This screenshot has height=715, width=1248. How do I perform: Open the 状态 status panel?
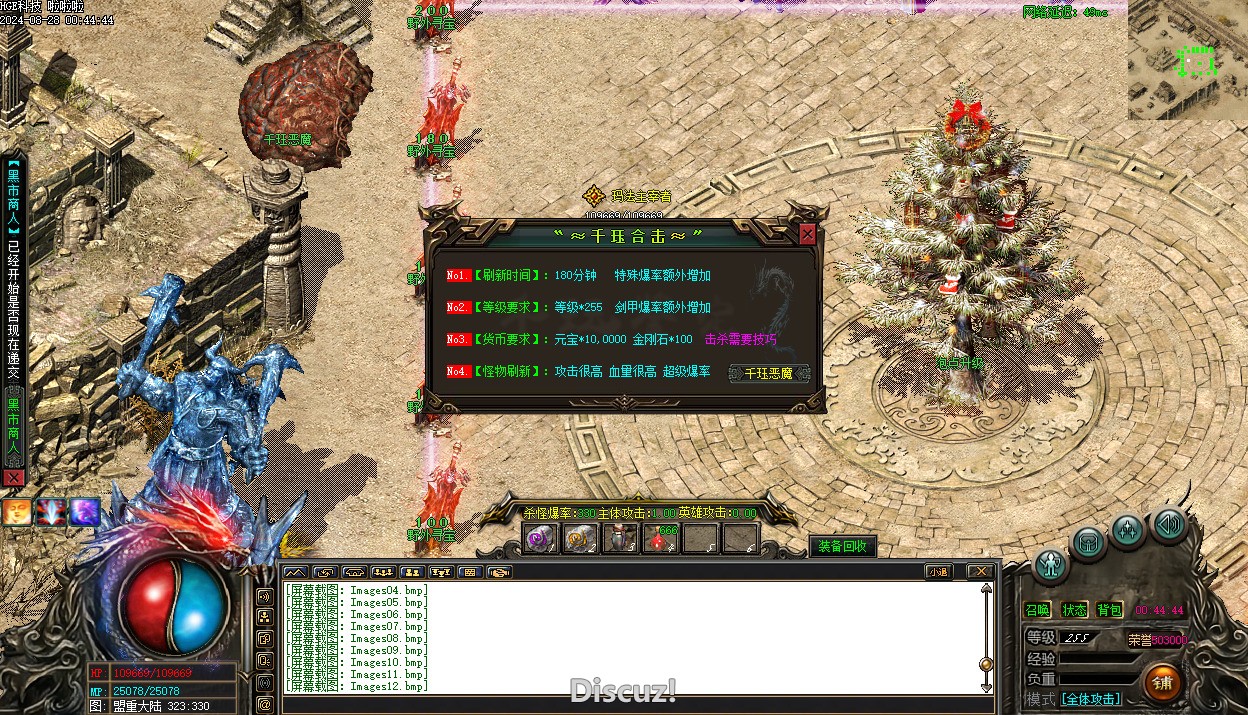coord(1074,610)
